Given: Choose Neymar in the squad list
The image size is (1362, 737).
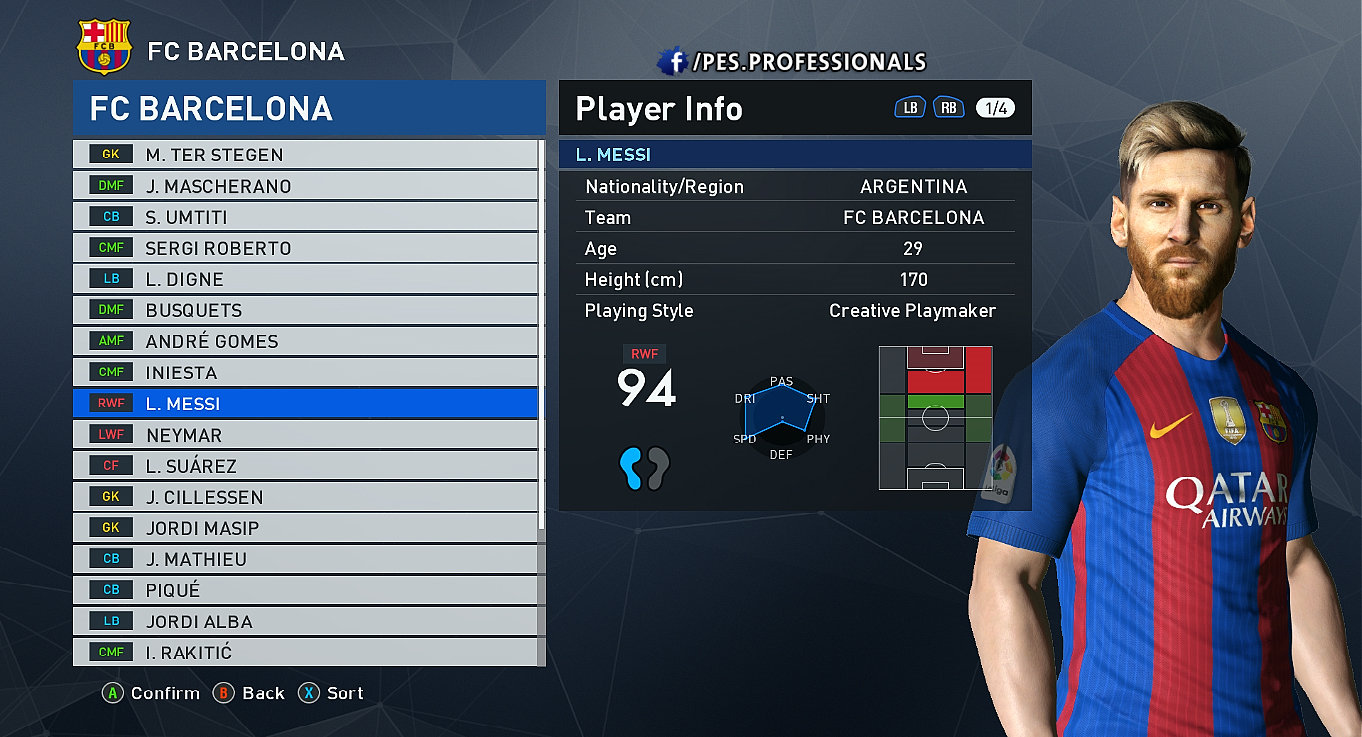Looking at the screenshot, I should coord(305,435).
